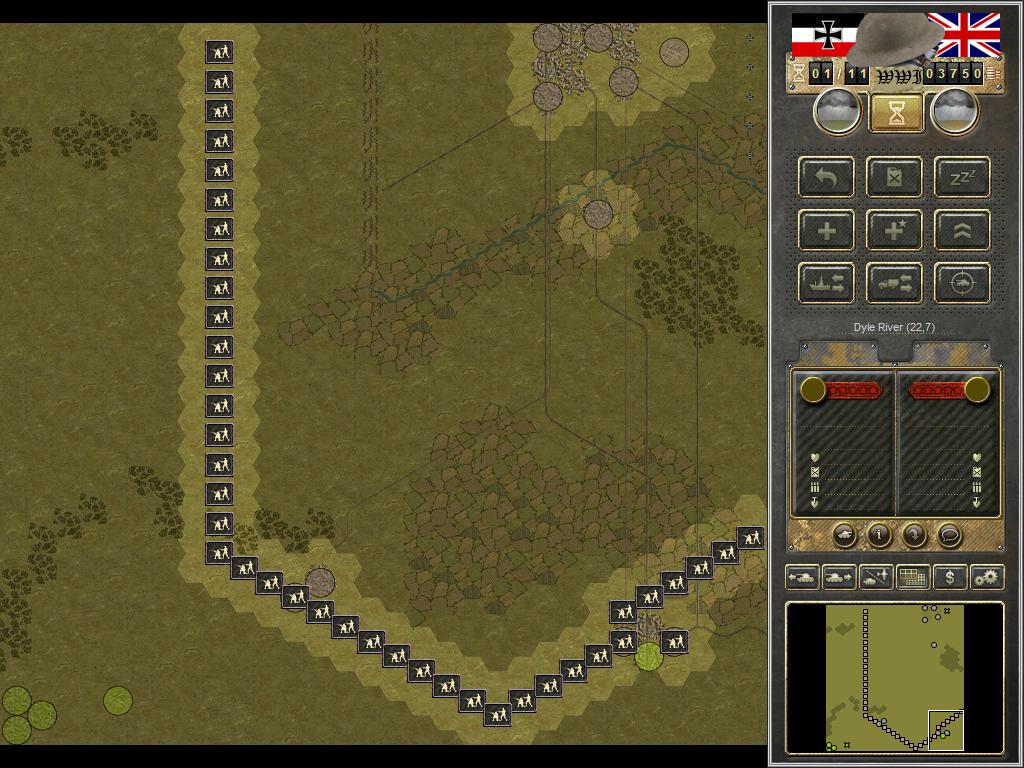
Task: Toggle ship embark button
Action: point(827,284)
